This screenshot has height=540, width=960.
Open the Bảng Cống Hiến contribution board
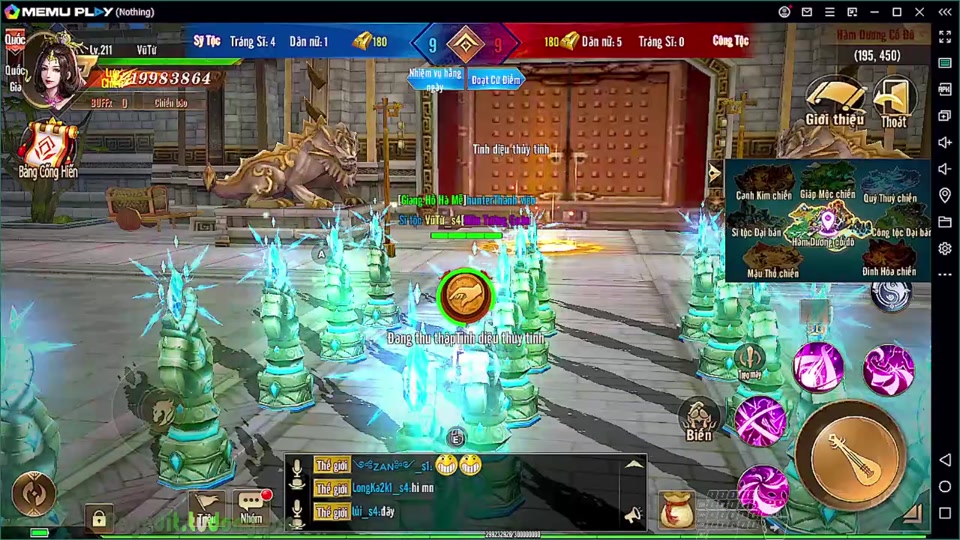point(47,146)
